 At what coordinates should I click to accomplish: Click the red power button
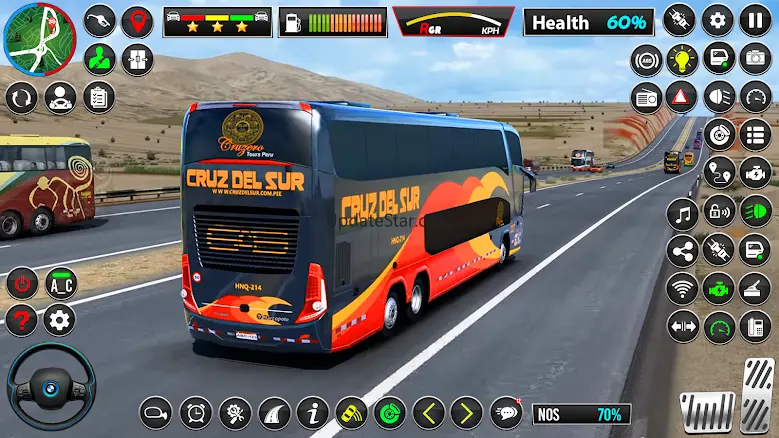pyautogui.click(x=21, y=283)
